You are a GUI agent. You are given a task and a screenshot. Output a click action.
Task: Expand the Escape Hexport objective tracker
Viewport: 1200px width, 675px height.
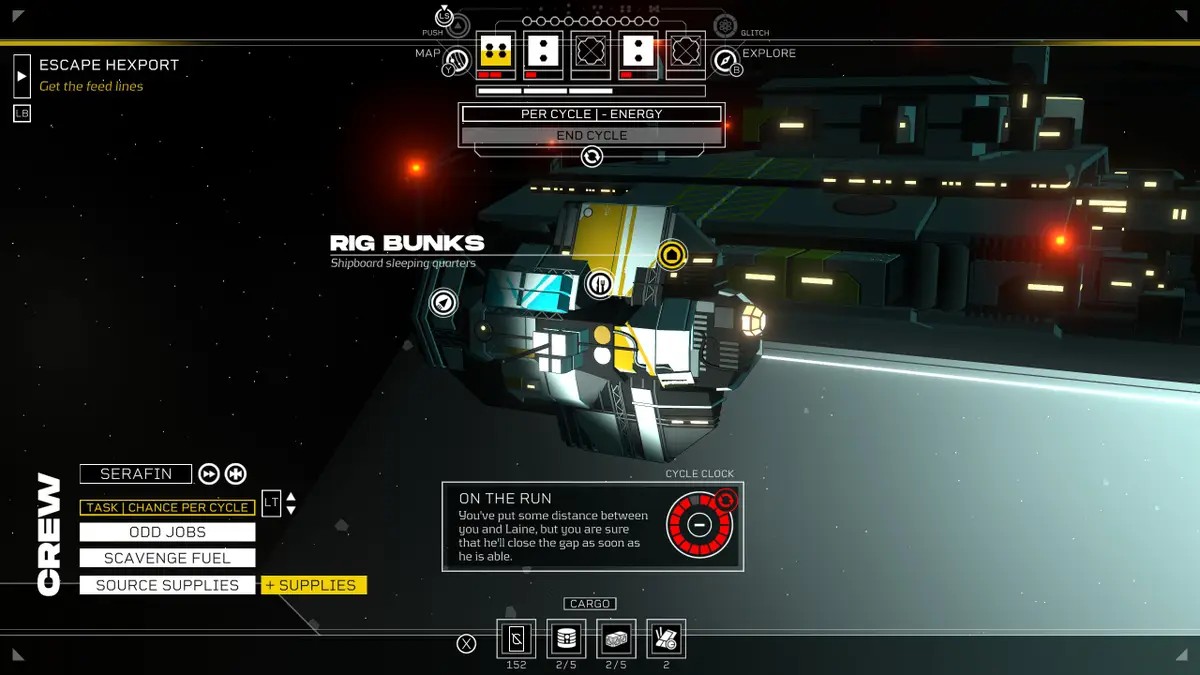point(22,75)
